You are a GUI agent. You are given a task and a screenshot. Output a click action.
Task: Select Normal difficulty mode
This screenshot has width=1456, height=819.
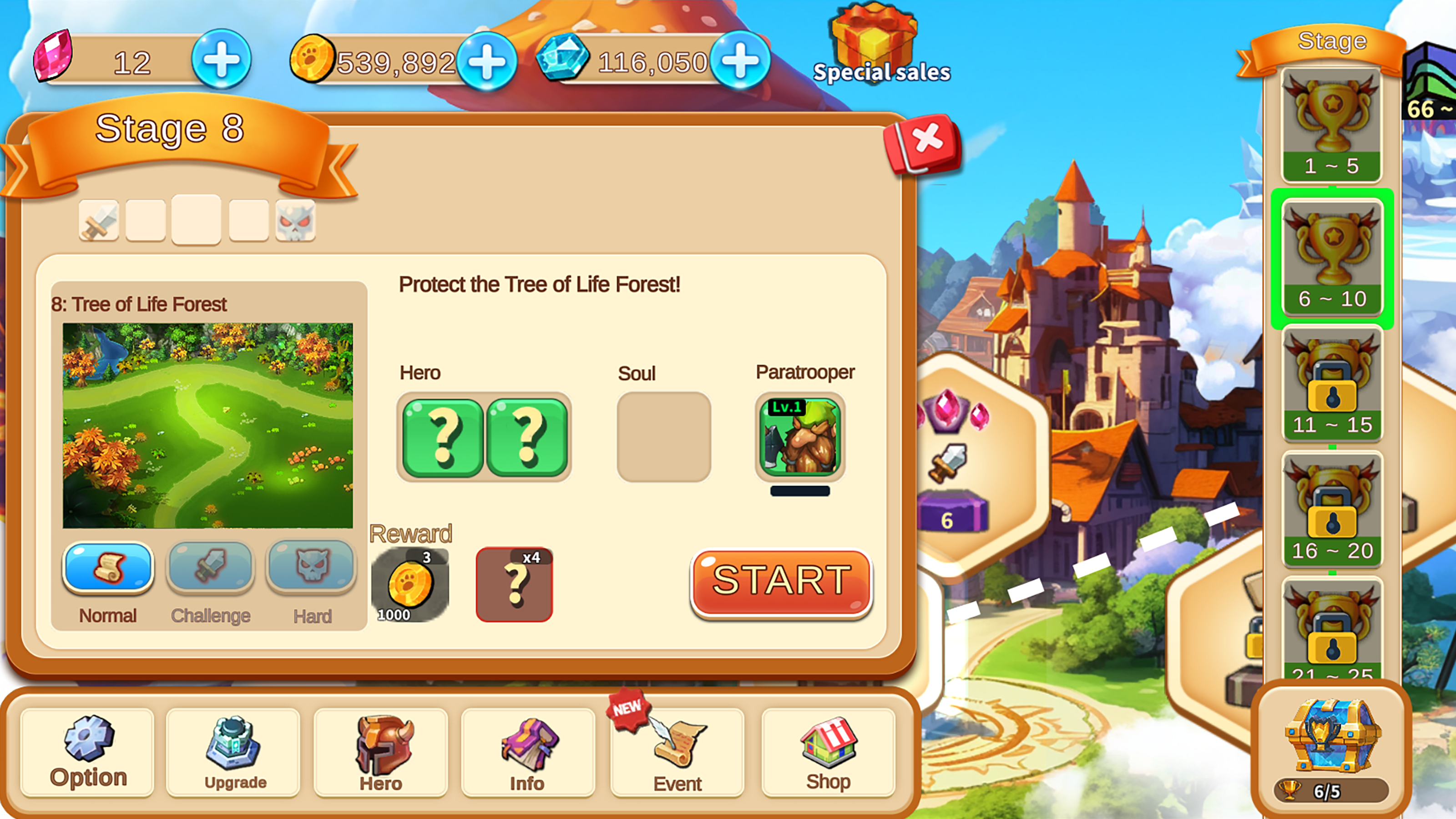click(107, 567)
